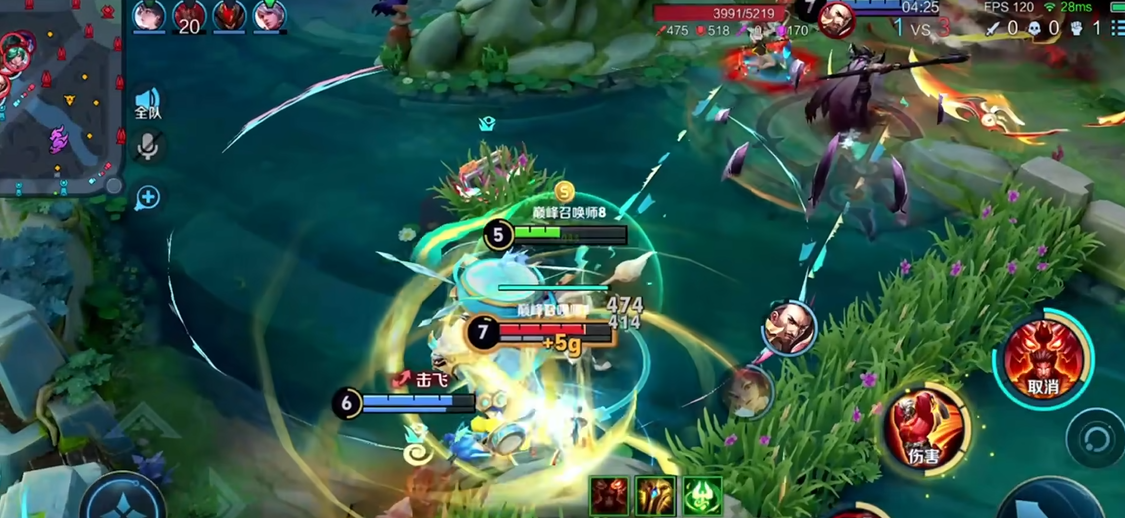1125x518 pixels.
Task: Target the red-haired enemy hero portrait
Action: tap(745, 392)
